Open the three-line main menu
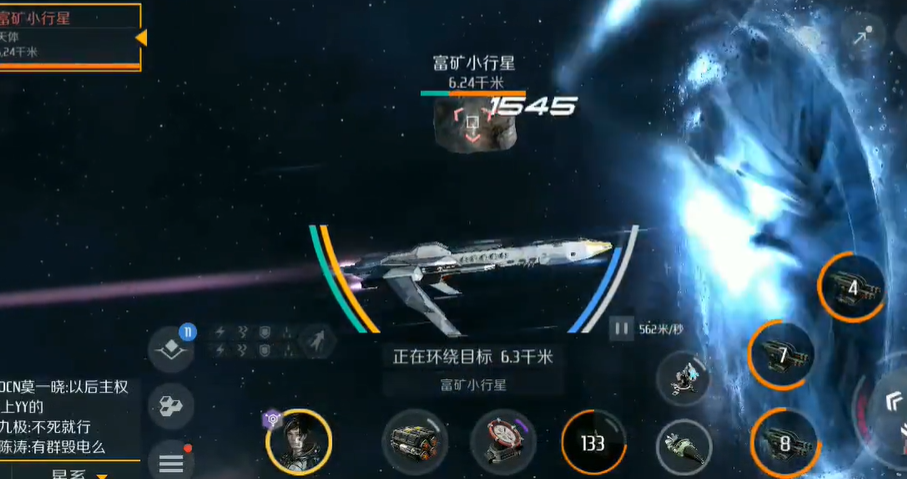 point(171,462)
